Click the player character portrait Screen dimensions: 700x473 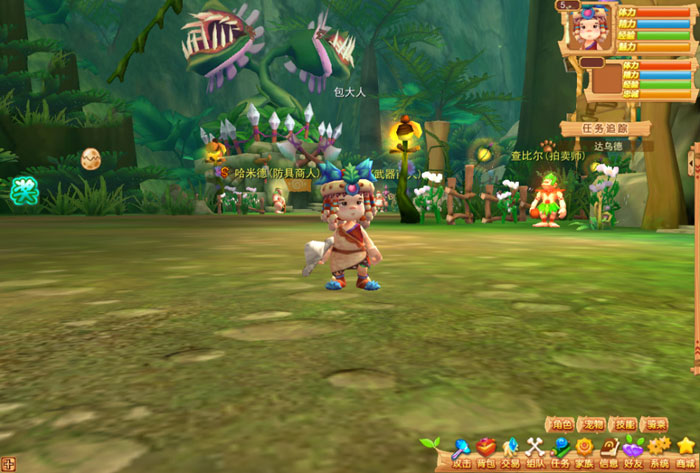click(x=590, y=30)
